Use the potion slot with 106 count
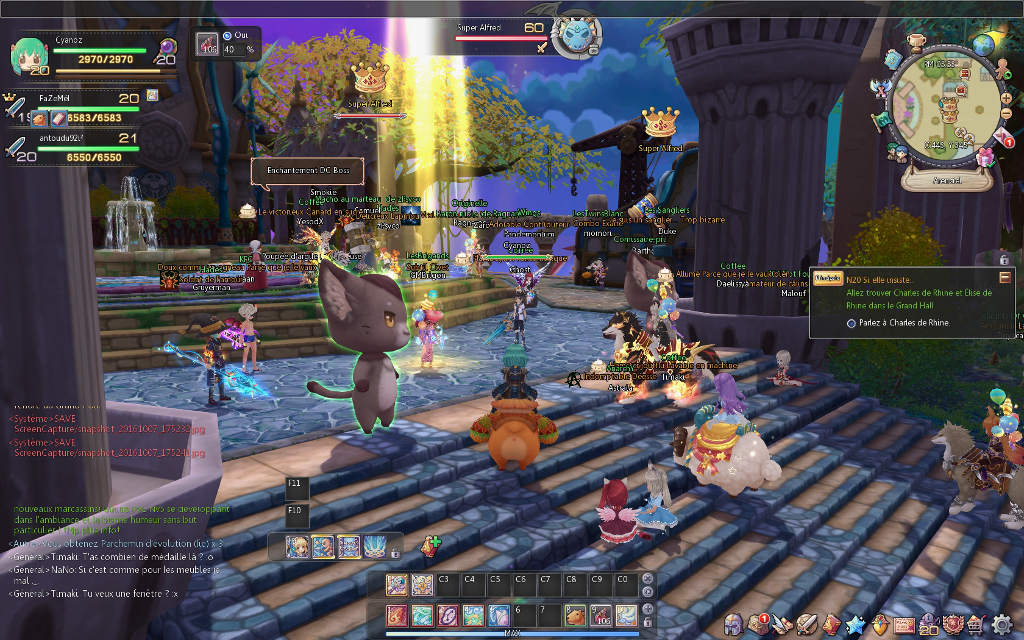 pyautogui.click(x=598, y=615)
